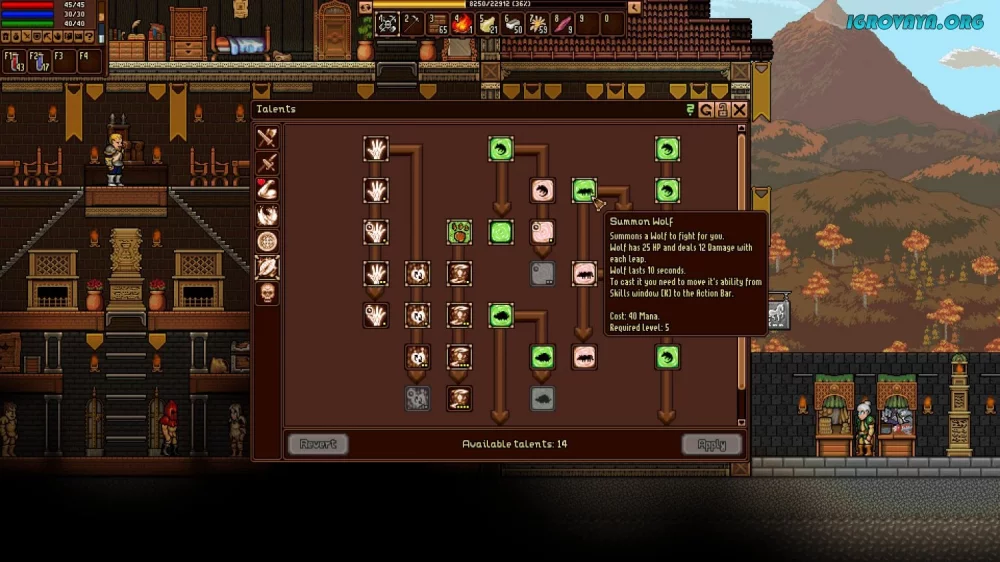This screenshot has width=1000, height=562.
Task: Open the flexed arm with heart tab
Action: (267, 190)
